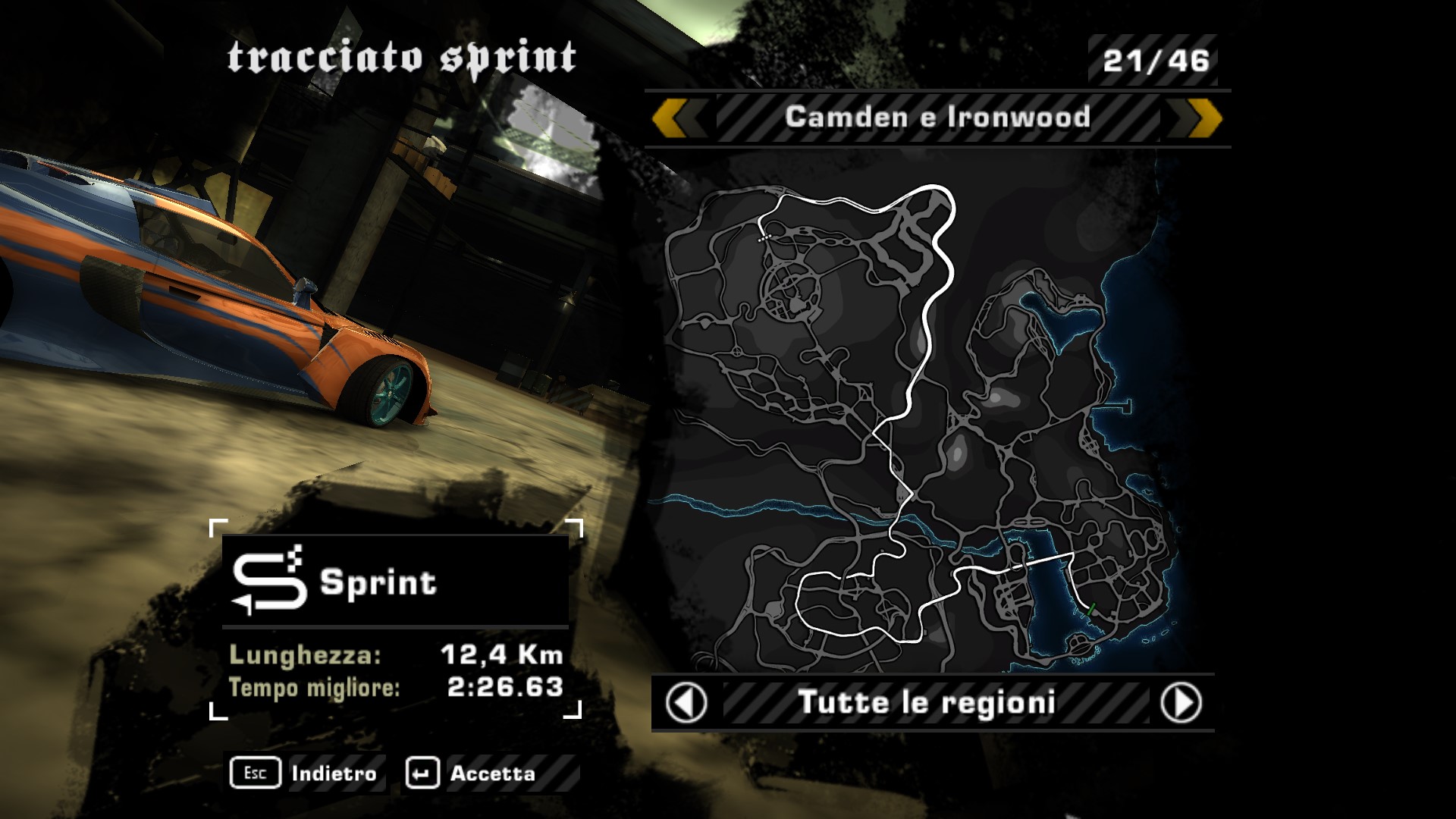Select the Sprint race type panel

pyautogui.click(x=395, y=582)
